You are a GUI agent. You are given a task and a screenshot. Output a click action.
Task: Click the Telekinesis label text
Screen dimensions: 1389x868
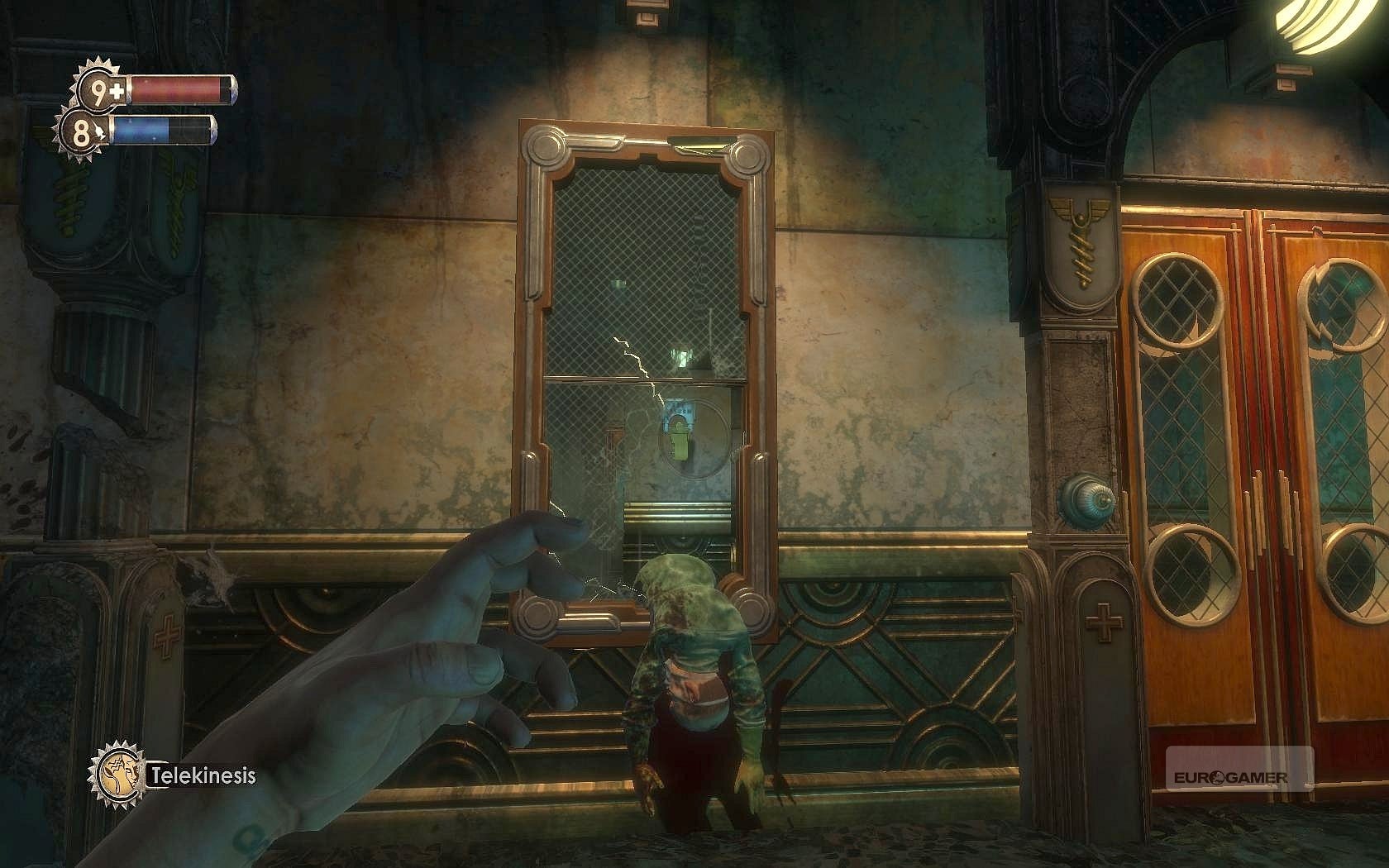[x=203, y=775]
